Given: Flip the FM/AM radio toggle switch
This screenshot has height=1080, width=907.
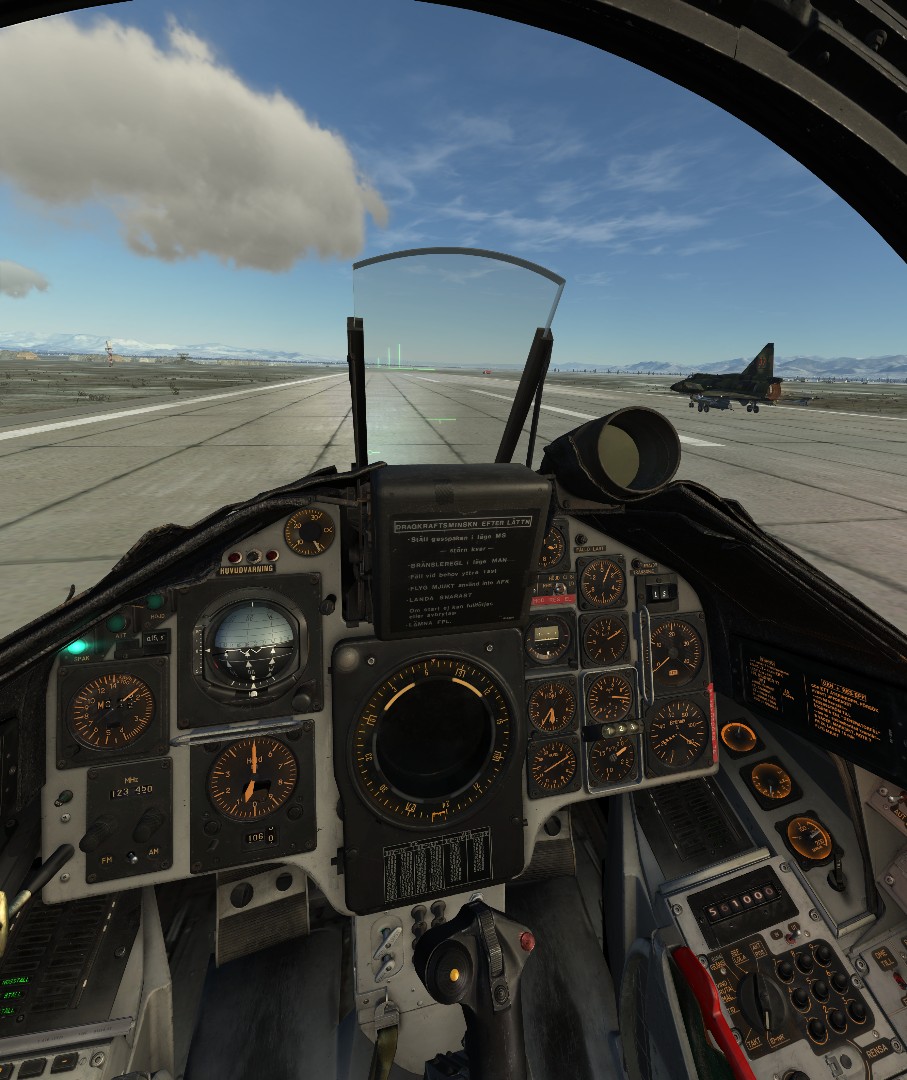Looking at the screenshot, I should coord(130,858).
